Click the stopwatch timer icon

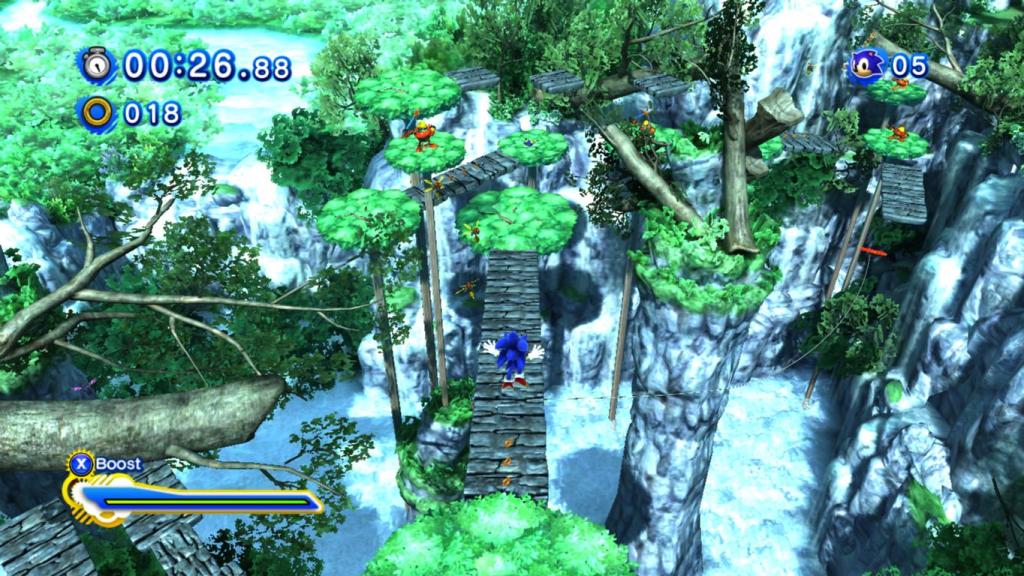pos(97,66)
